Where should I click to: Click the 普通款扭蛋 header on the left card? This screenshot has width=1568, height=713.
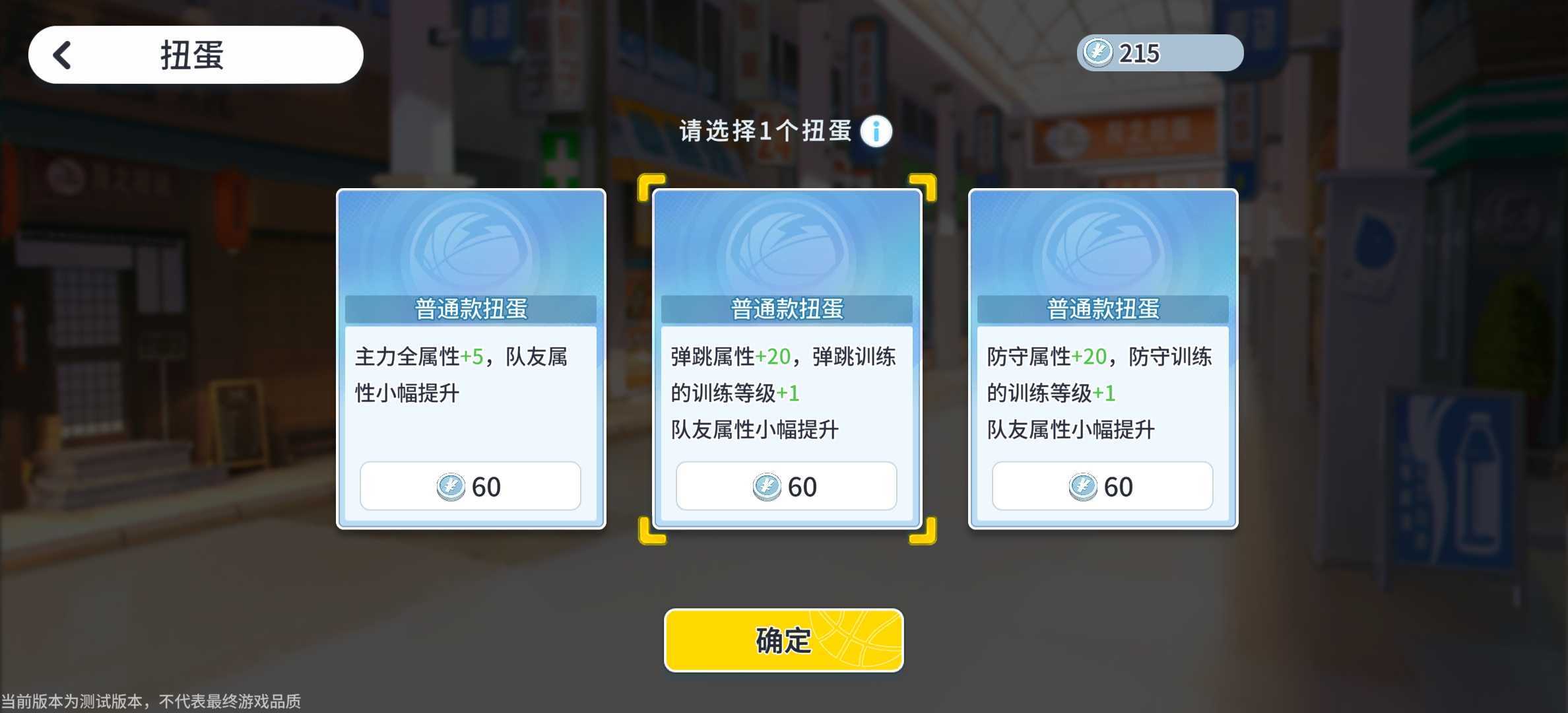click(471, 308)
